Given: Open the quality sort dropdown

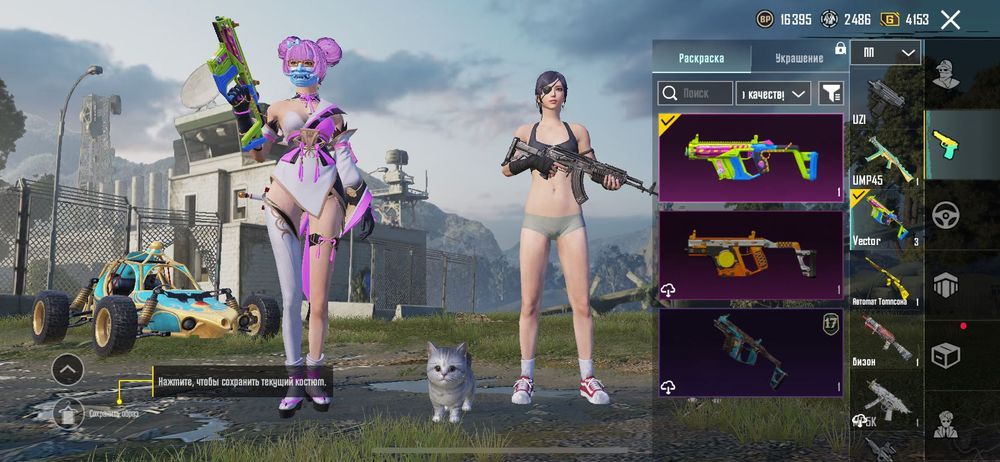Looking at the screenshot, I should click(x=772, y=93).
